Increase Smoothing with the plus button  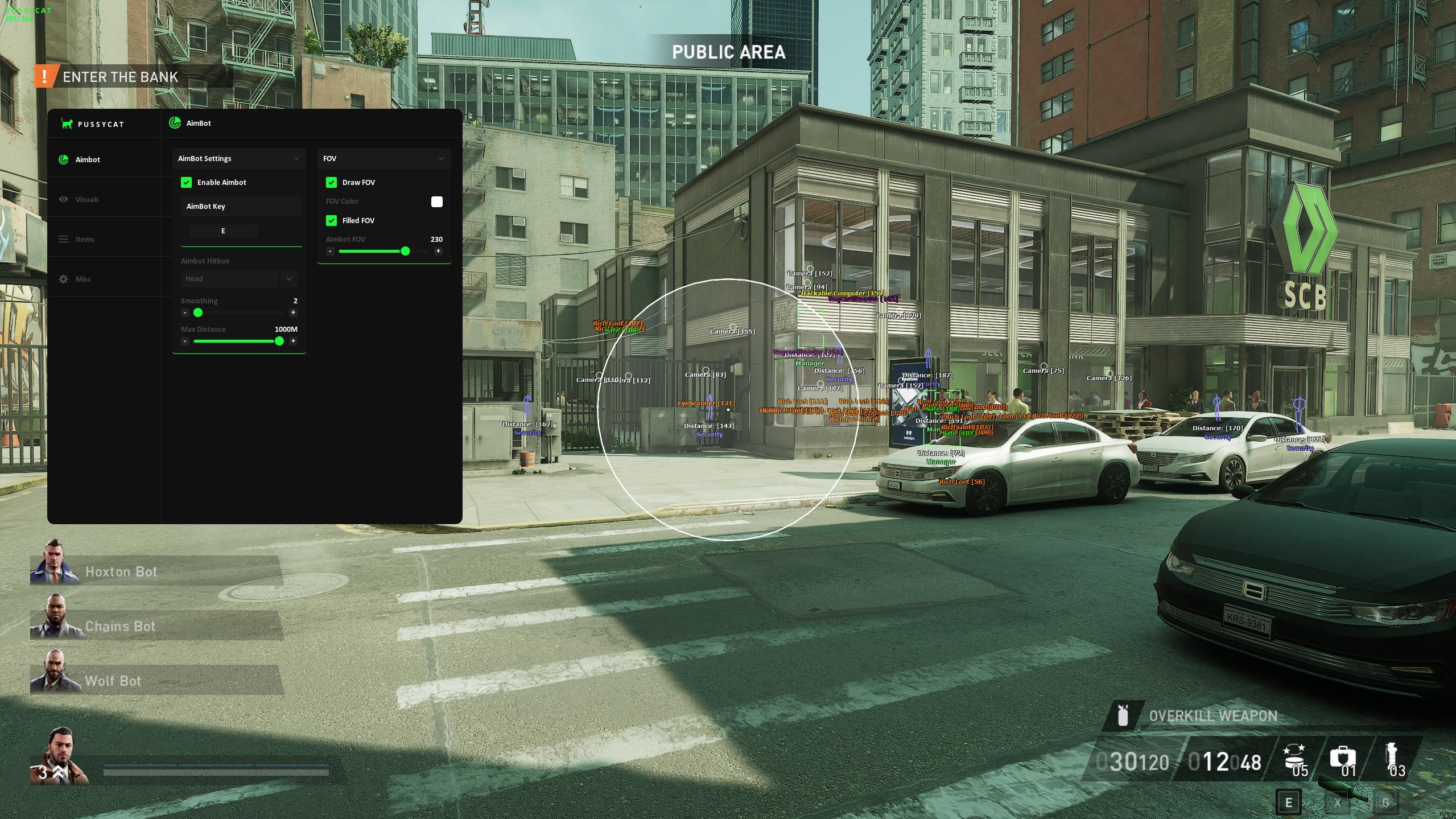click(x=293, y=312)
